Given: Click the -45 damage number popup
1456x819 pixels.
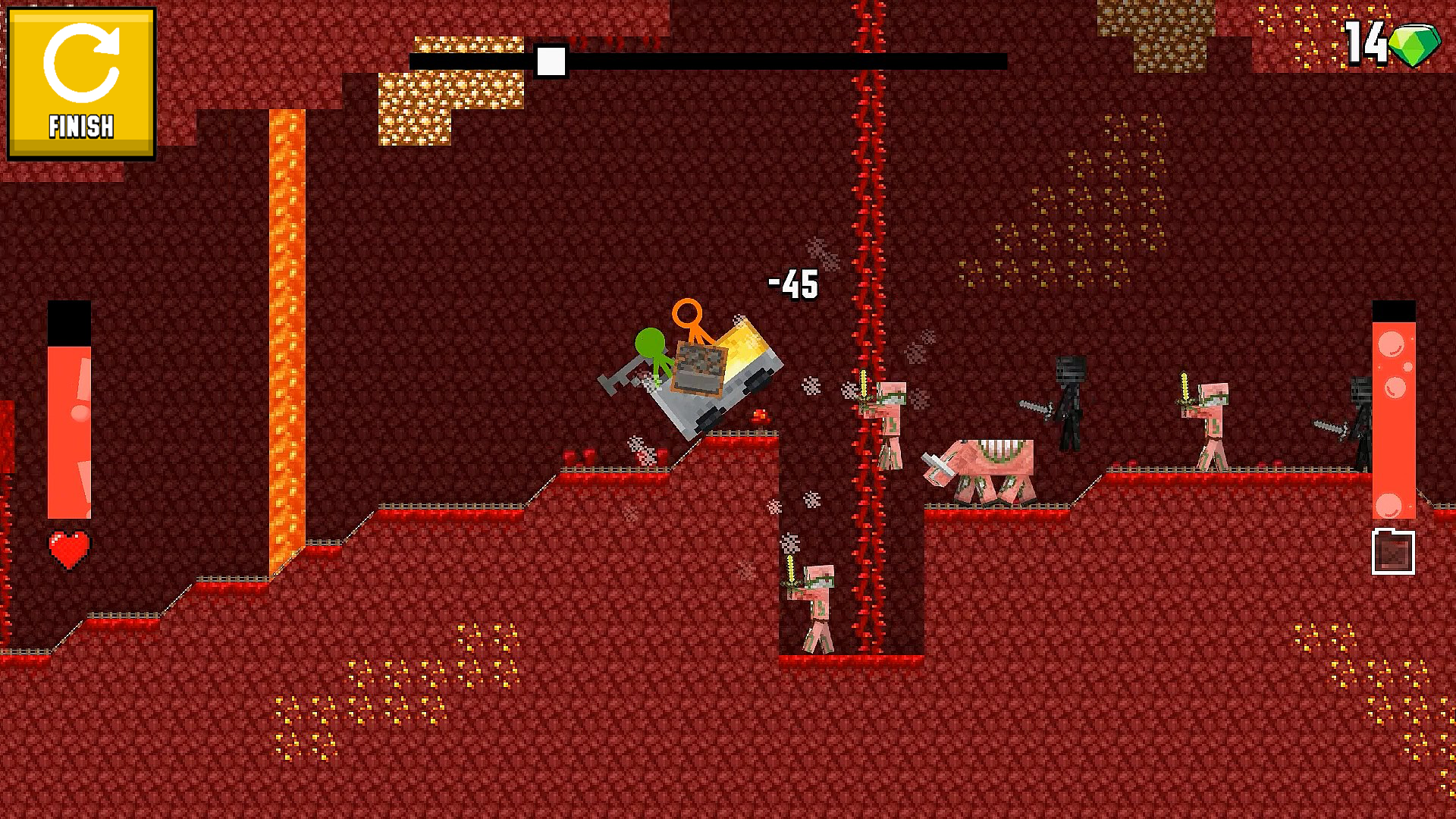Looking at the screenshot, I should [792, 286].
